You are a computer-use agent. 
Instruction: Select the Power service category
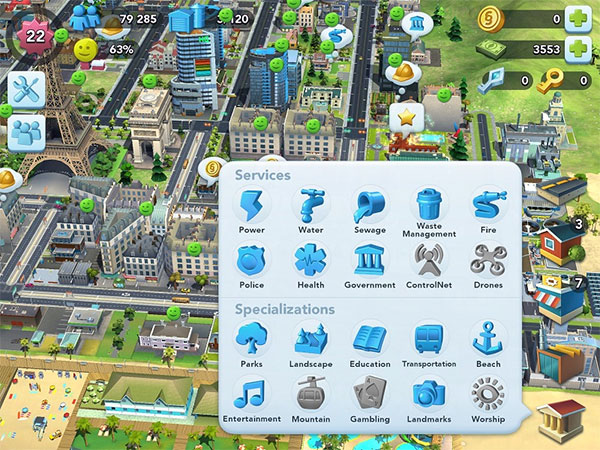point(251,208)
